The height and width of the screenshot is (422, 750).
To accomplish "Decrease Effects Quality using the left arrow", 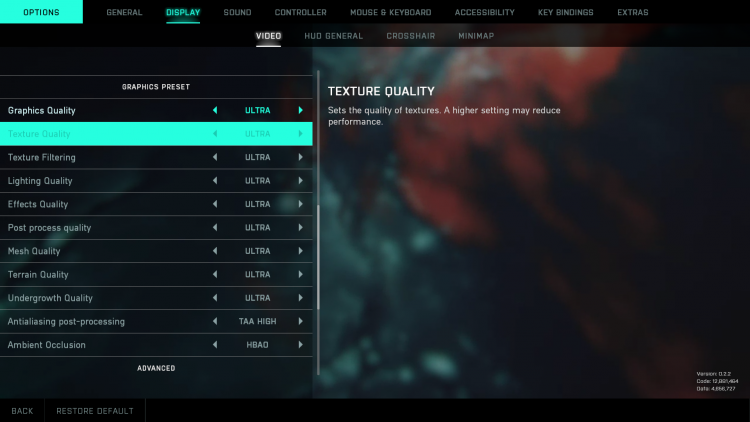I will (x=214, y=204).
